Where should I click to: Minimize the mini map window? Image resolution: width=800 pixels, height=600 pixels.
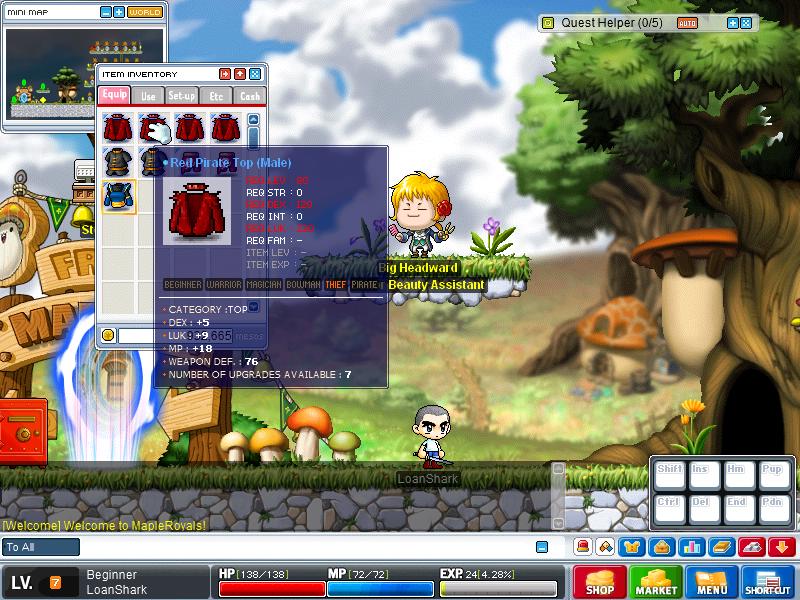[x=106, y=12]
